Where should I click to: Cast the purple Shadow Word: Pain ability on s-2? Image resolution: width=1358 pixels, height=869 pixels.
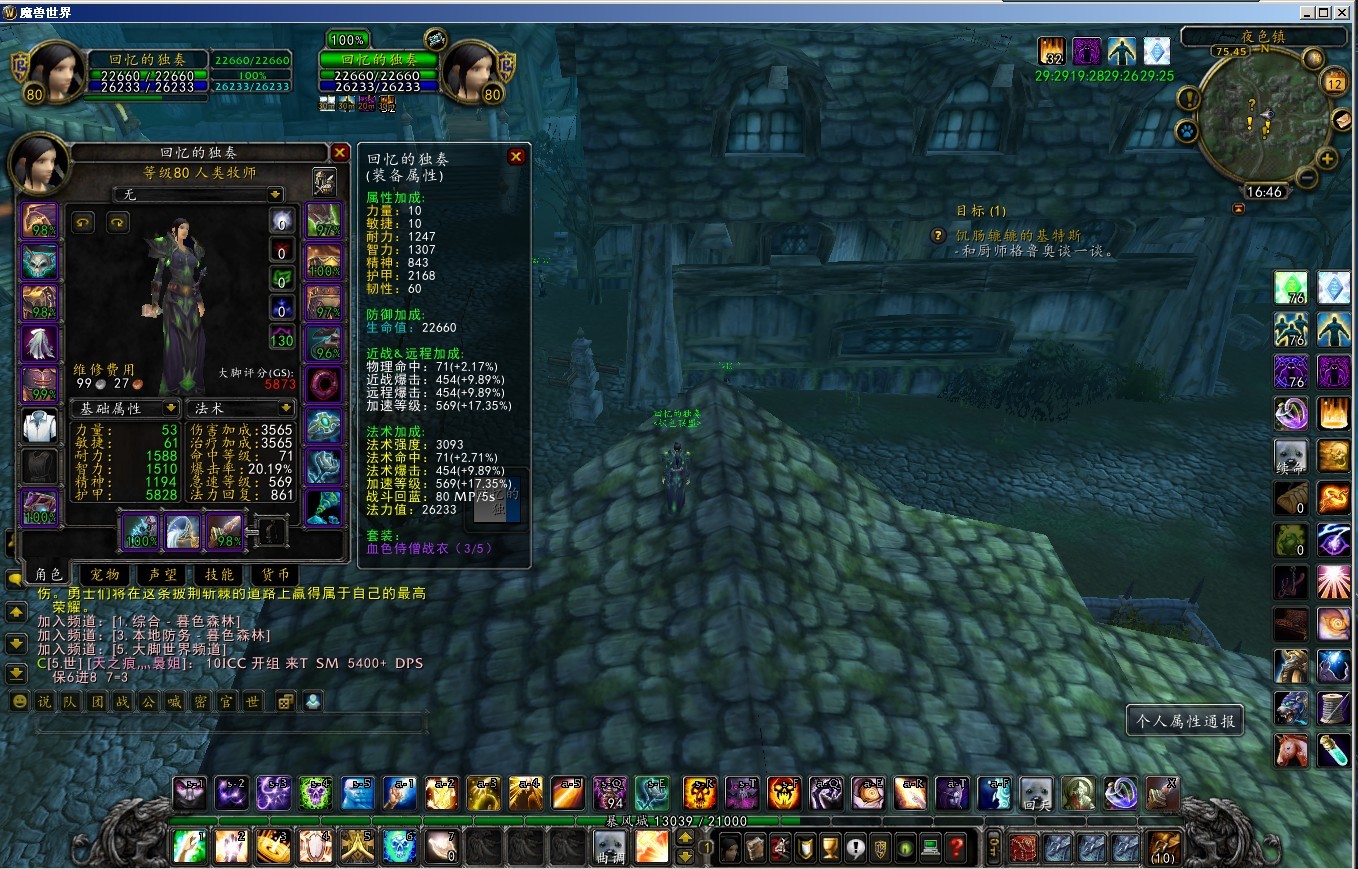tap(232, 793)
